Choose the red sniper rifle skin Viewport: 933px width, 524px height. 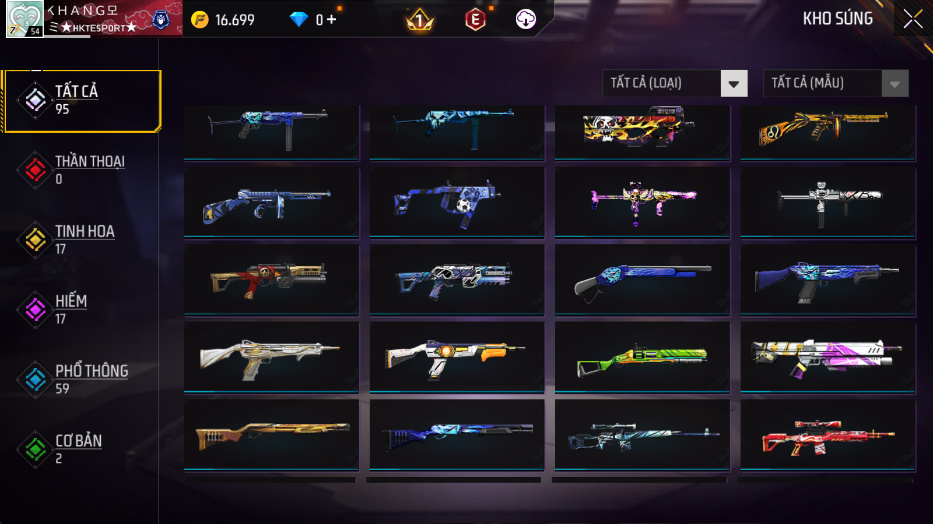pyautogui.click(x=827, y=435)
